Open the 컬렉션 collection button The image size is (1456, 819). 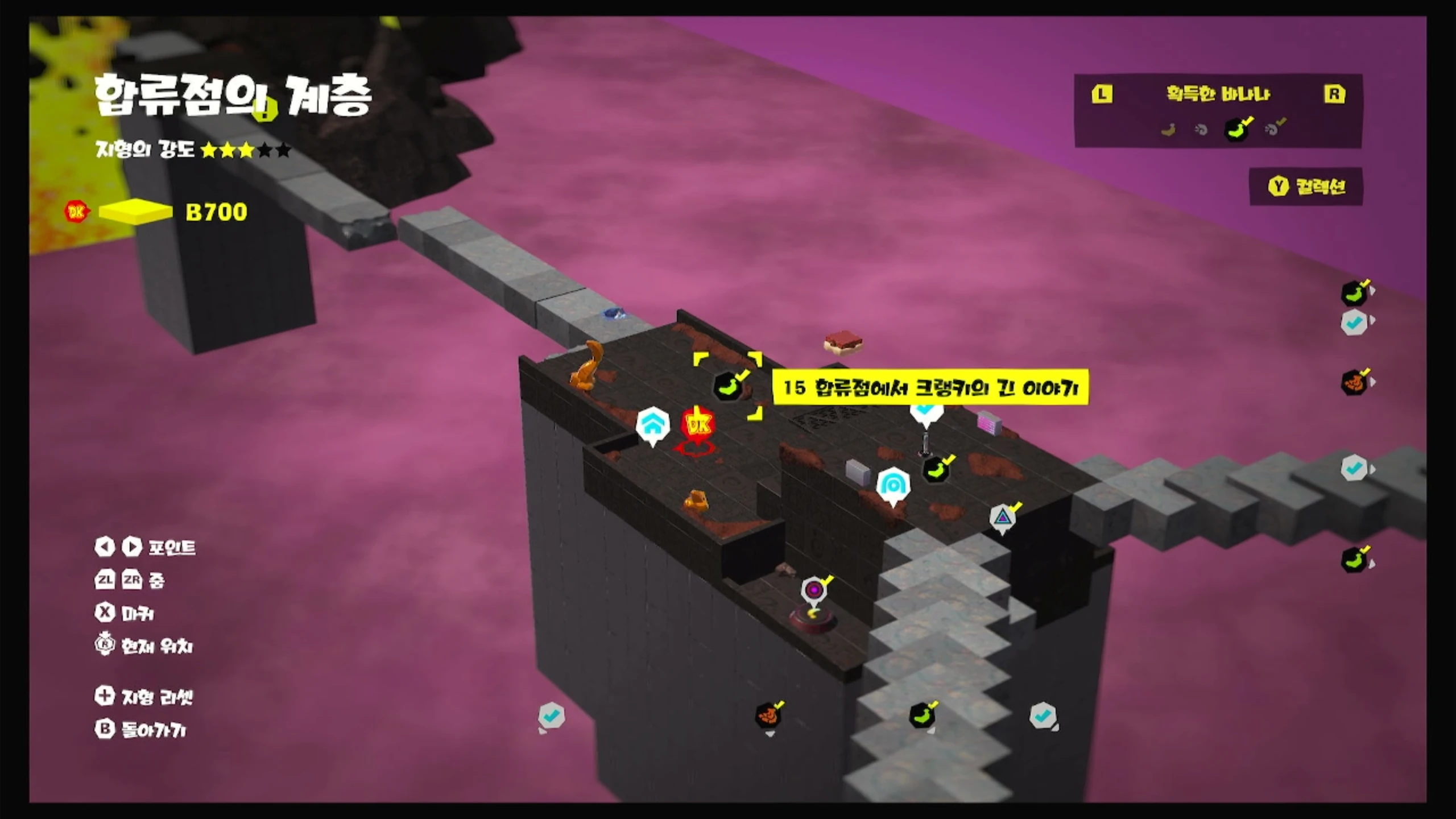point(1306,187)
